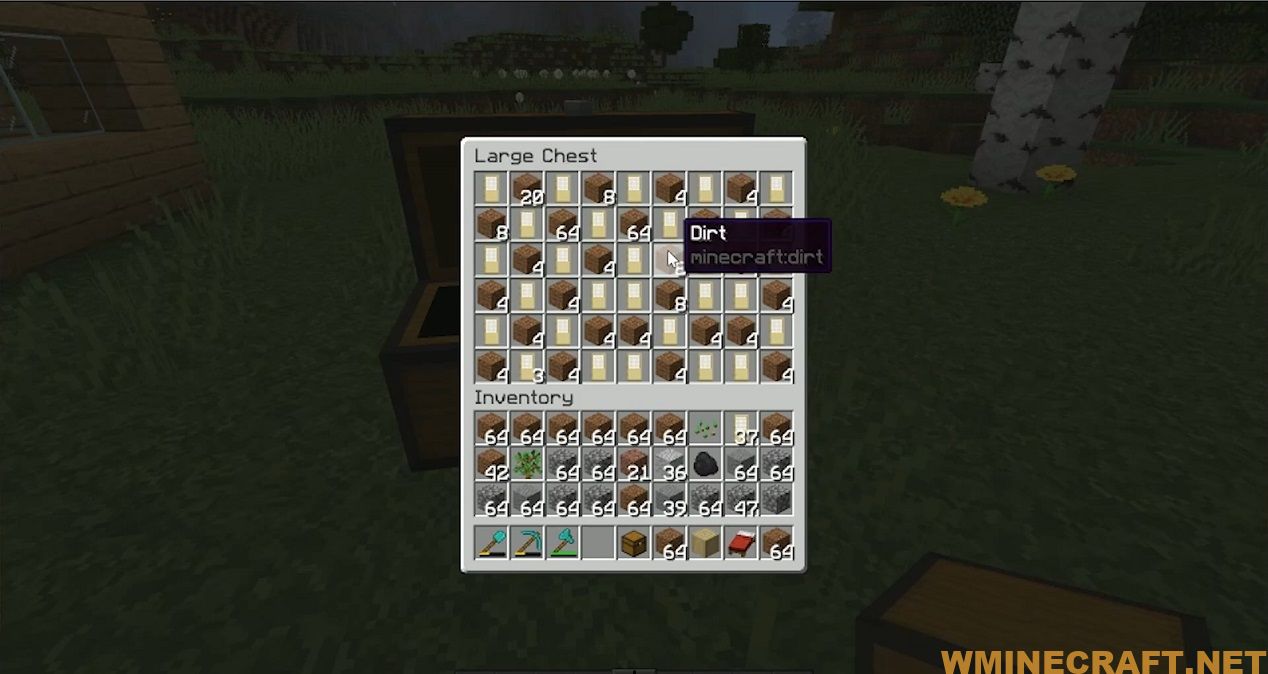Take the coal from the inventory
This screenshot has height=674, width=1268.
click(x=705, y=464)
